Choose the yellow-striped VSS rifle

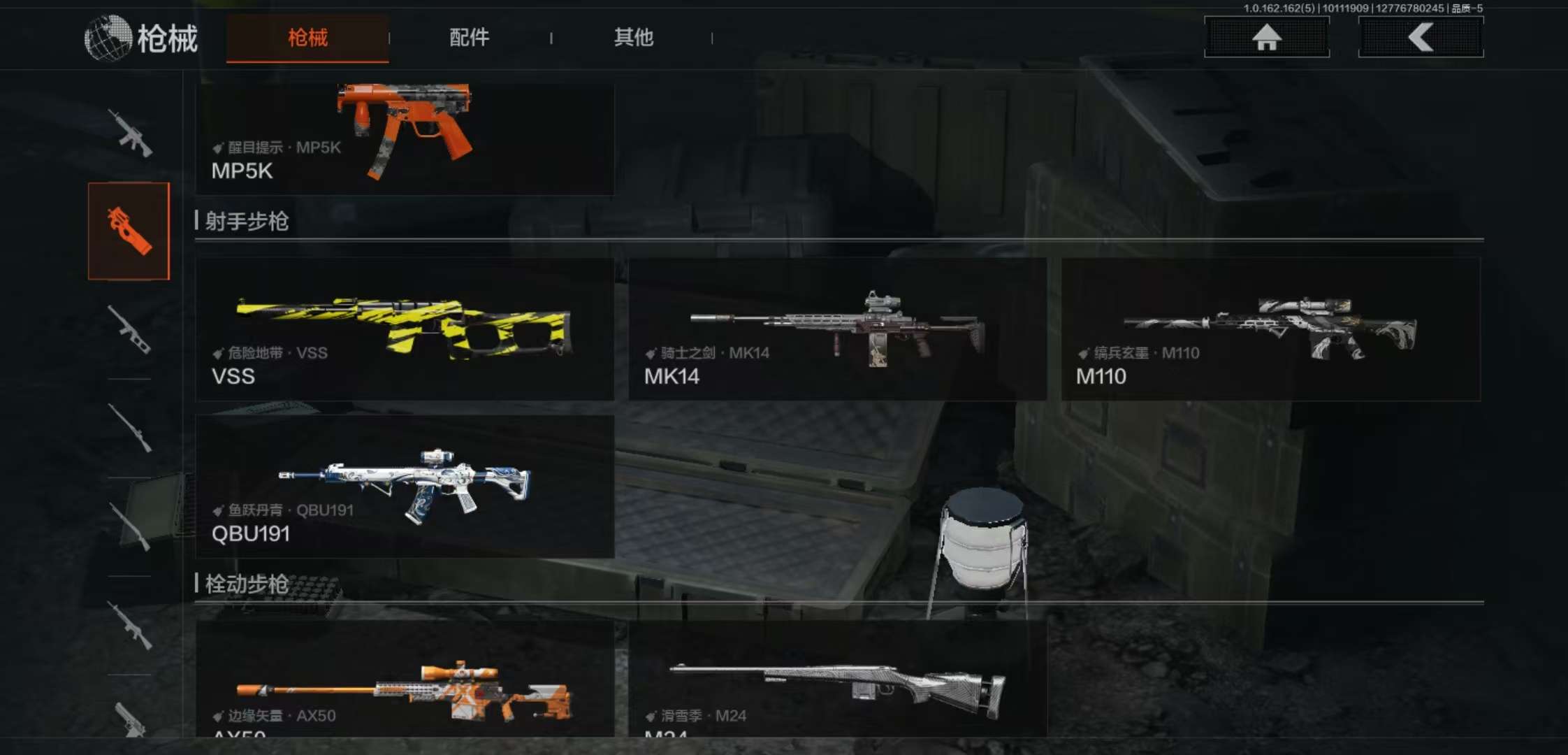pyautogui.click(x=405, y=329)
